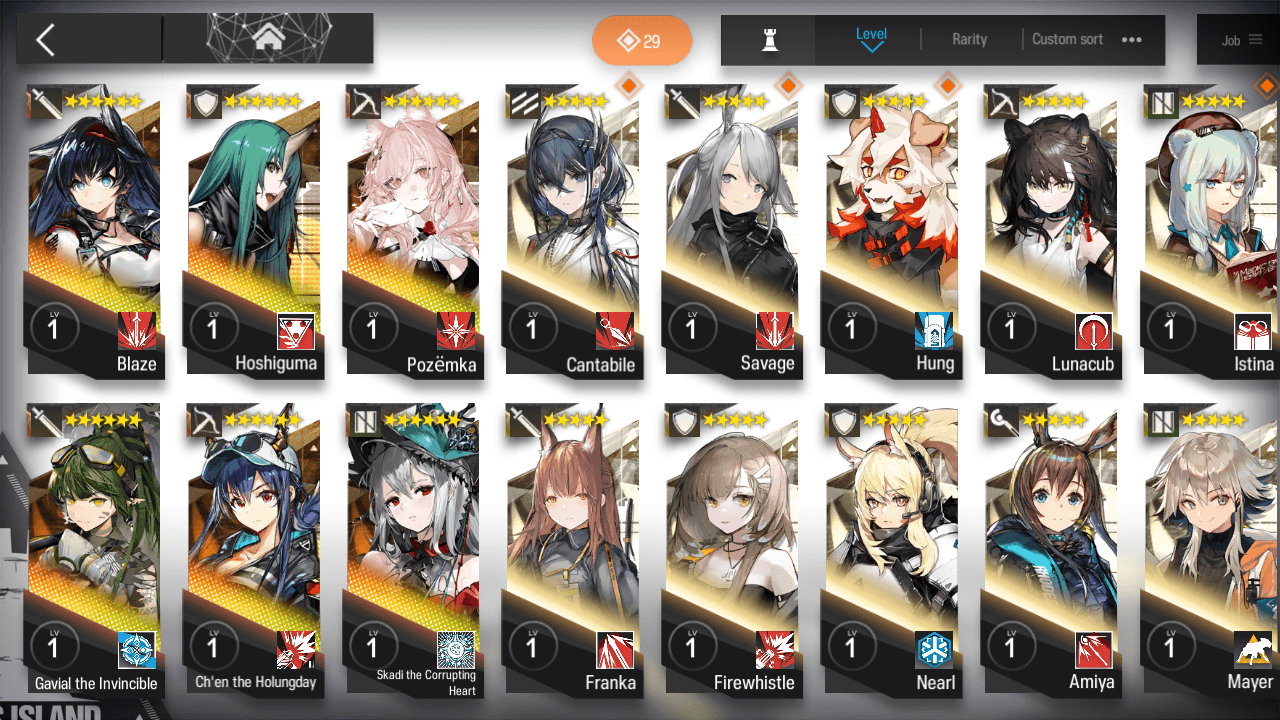Open the Job filter menu
Image resolution: width=1280 pixels, height=720 pixels.
pos(1241,40)
